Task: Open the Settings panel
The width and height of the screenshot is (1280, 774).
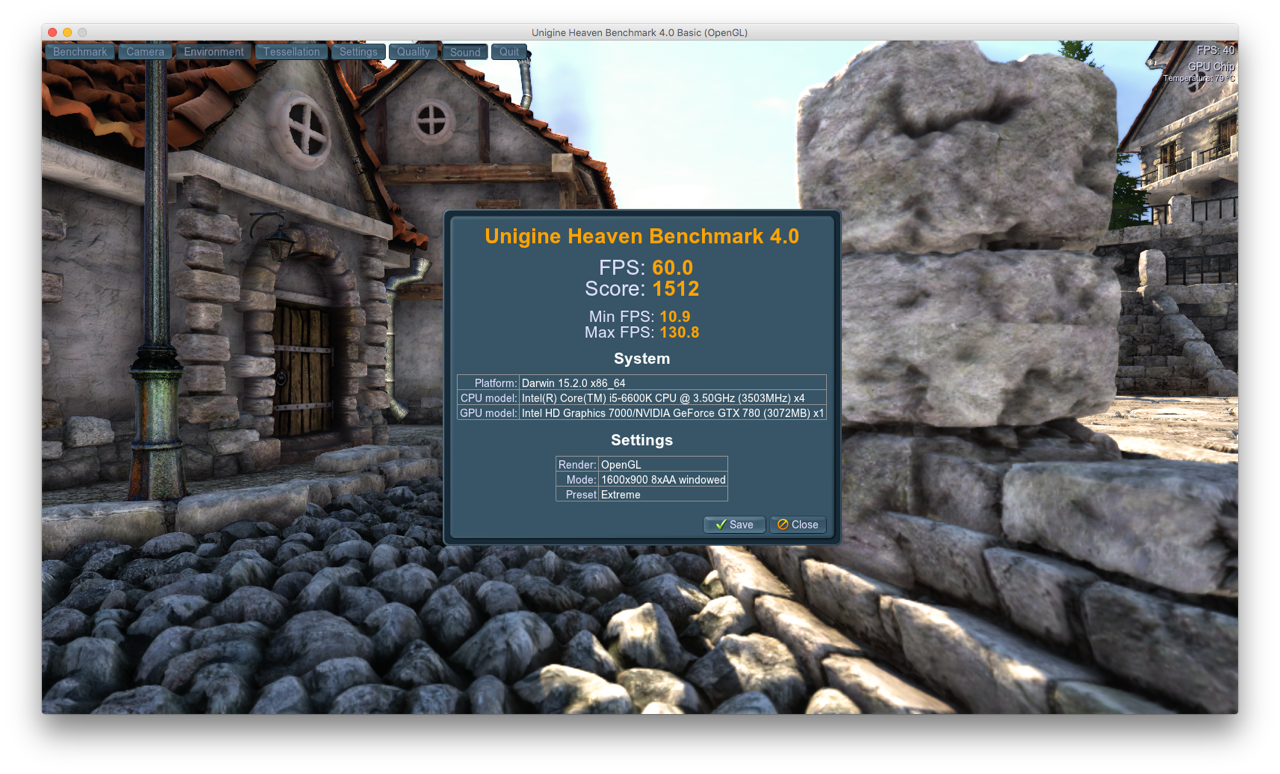Action: click(x=357, y=51)
